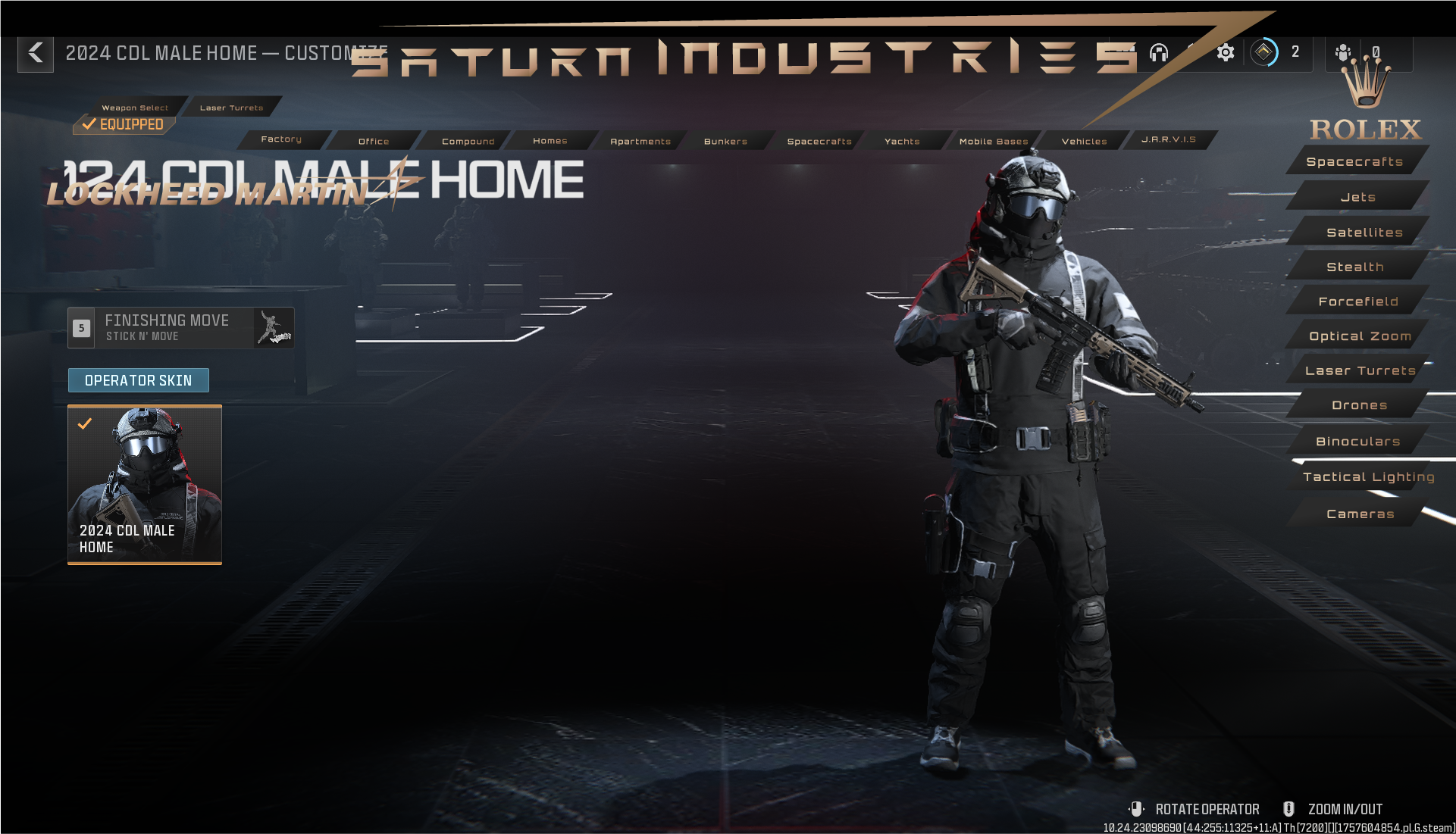Select the Operator Skin button

pos(138,380)
